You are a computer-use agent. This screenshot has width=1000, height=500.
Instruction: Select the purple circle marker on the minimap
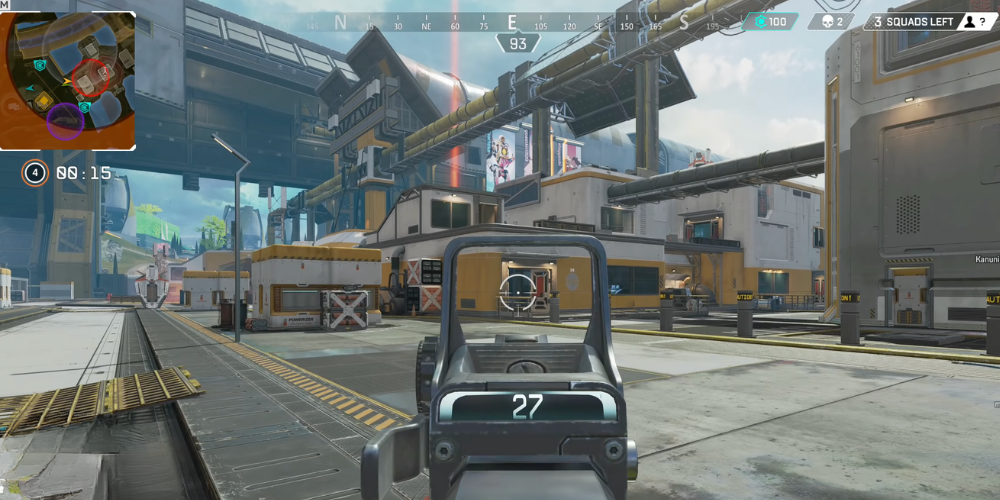[65, 121]
